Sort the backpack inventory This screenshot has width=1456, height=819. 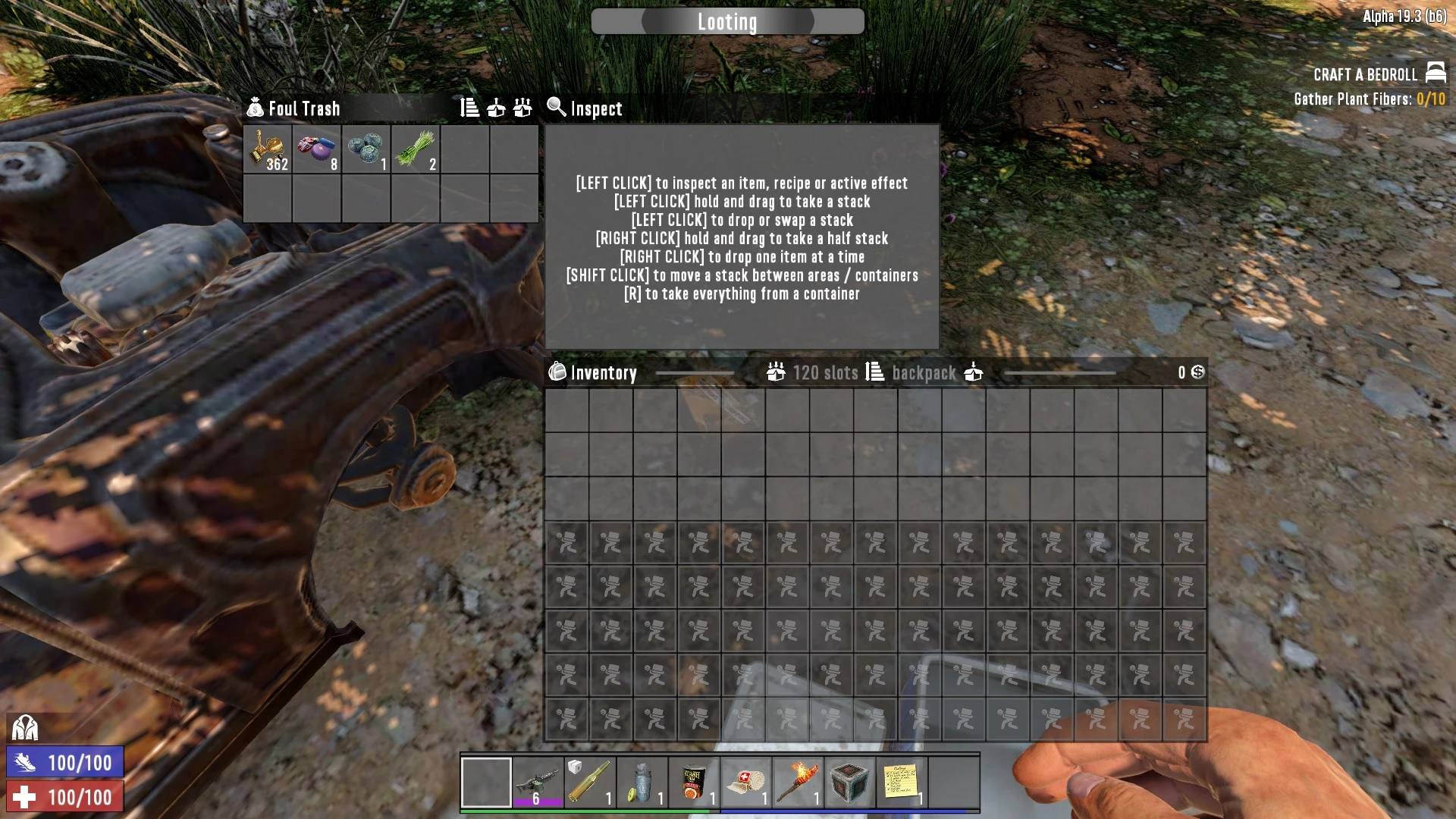tap(875, 372)
